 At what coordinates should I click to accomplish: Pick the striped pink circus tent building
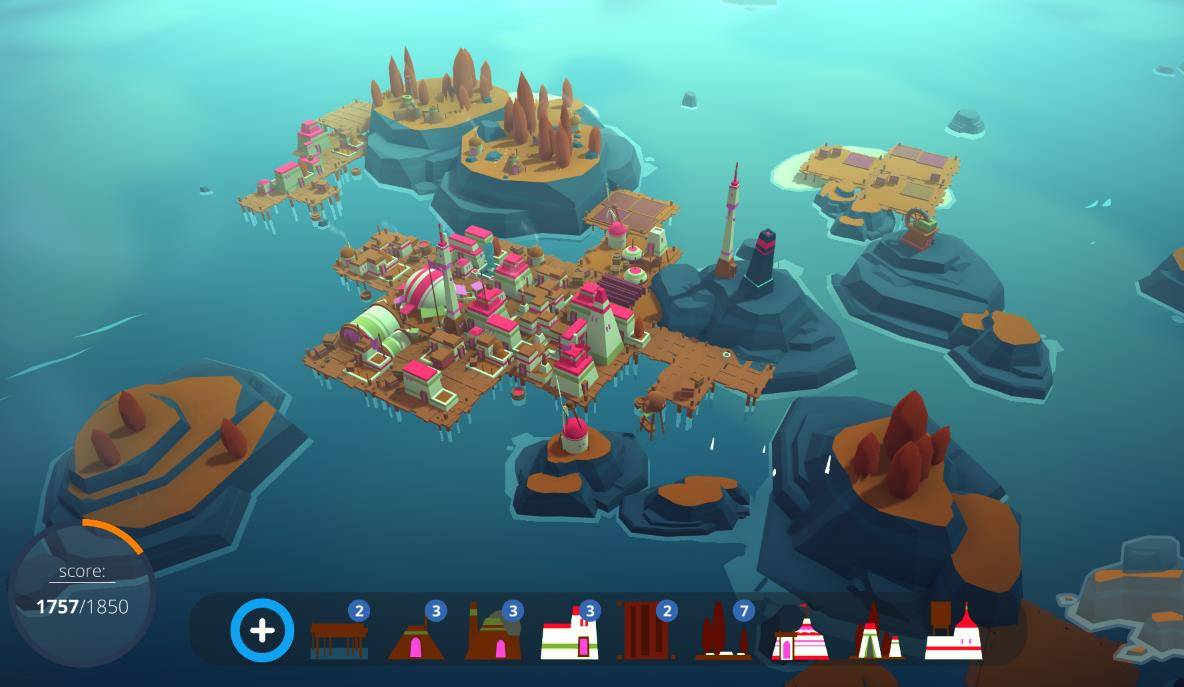(x=799, y=636)
